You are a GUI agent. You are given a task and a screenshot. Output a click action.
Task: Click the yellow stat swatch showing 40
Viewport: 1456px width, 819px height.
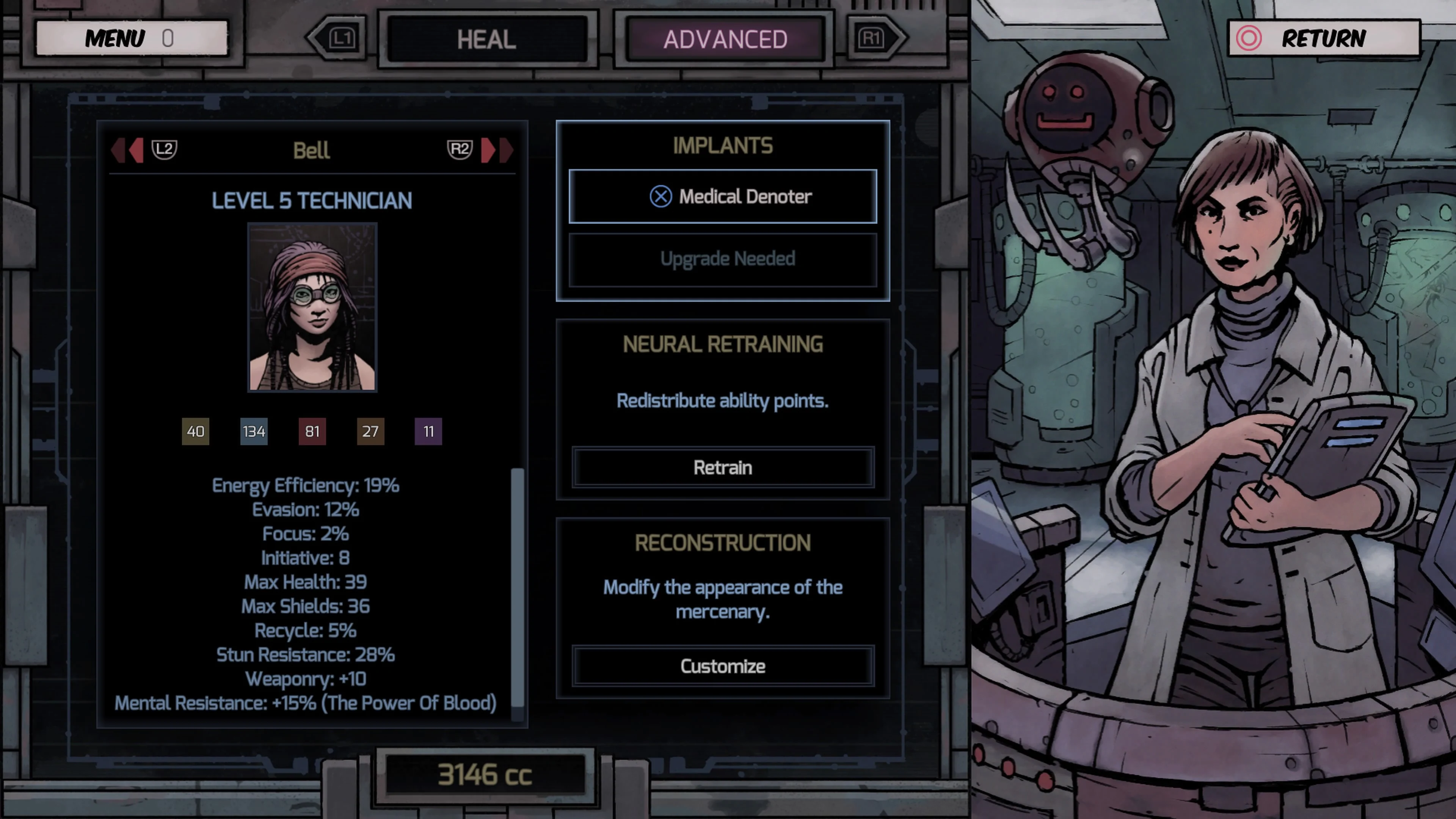(x=196, y=431)
